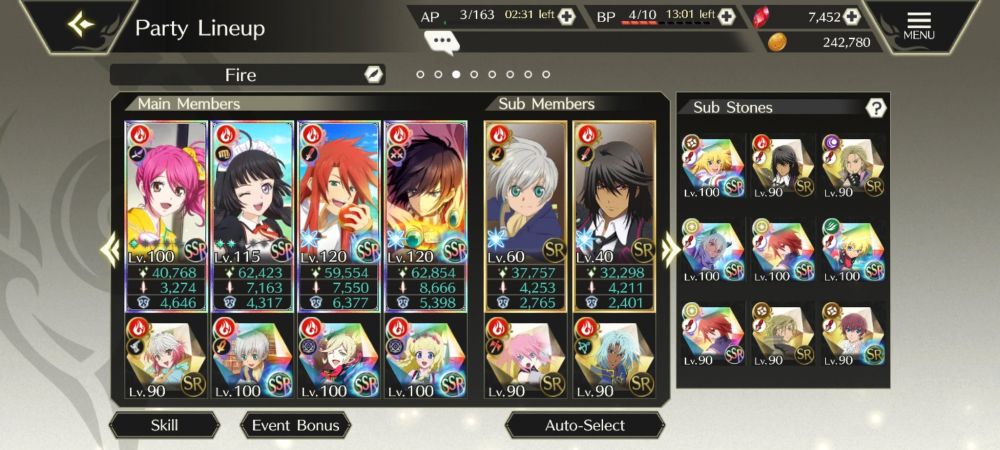This screenshot has height=450, width=1000.
Task: Select the dark-haired Lv.40 sub member
Action: (612, 215)
